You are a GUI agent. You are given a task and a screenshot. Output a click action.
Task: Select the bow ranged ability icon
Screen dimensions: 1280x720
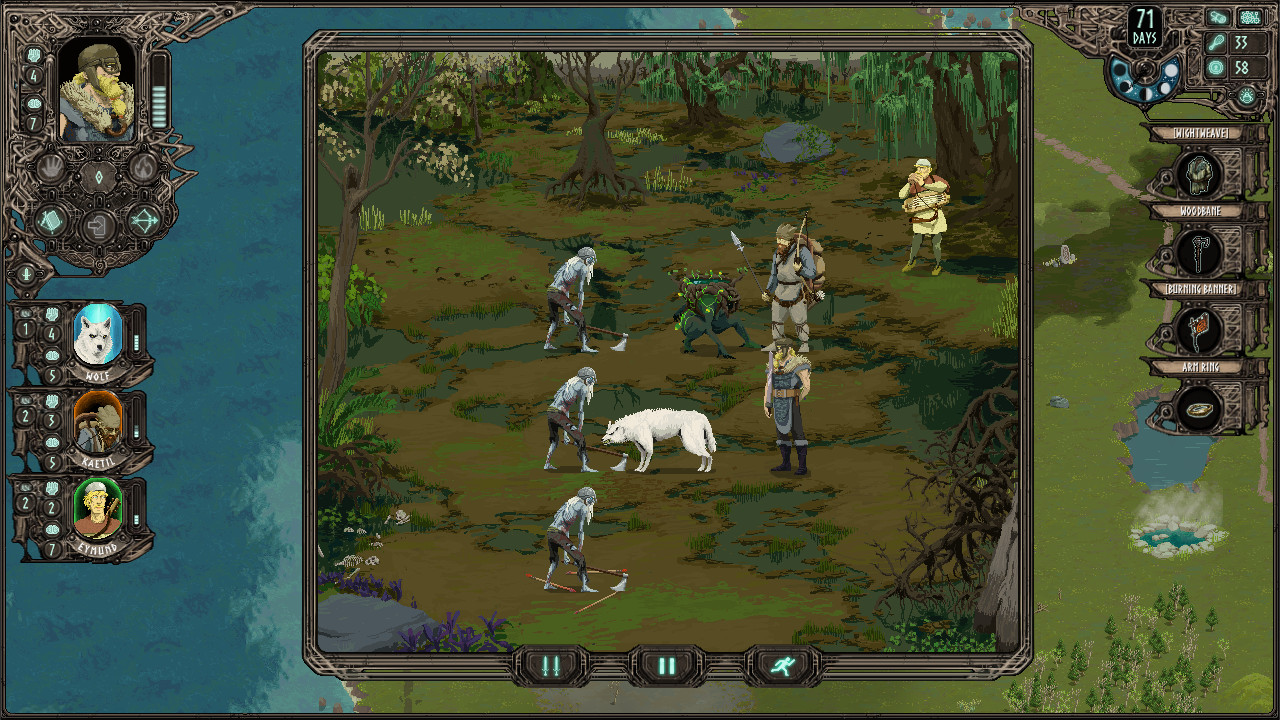[145, 221]
